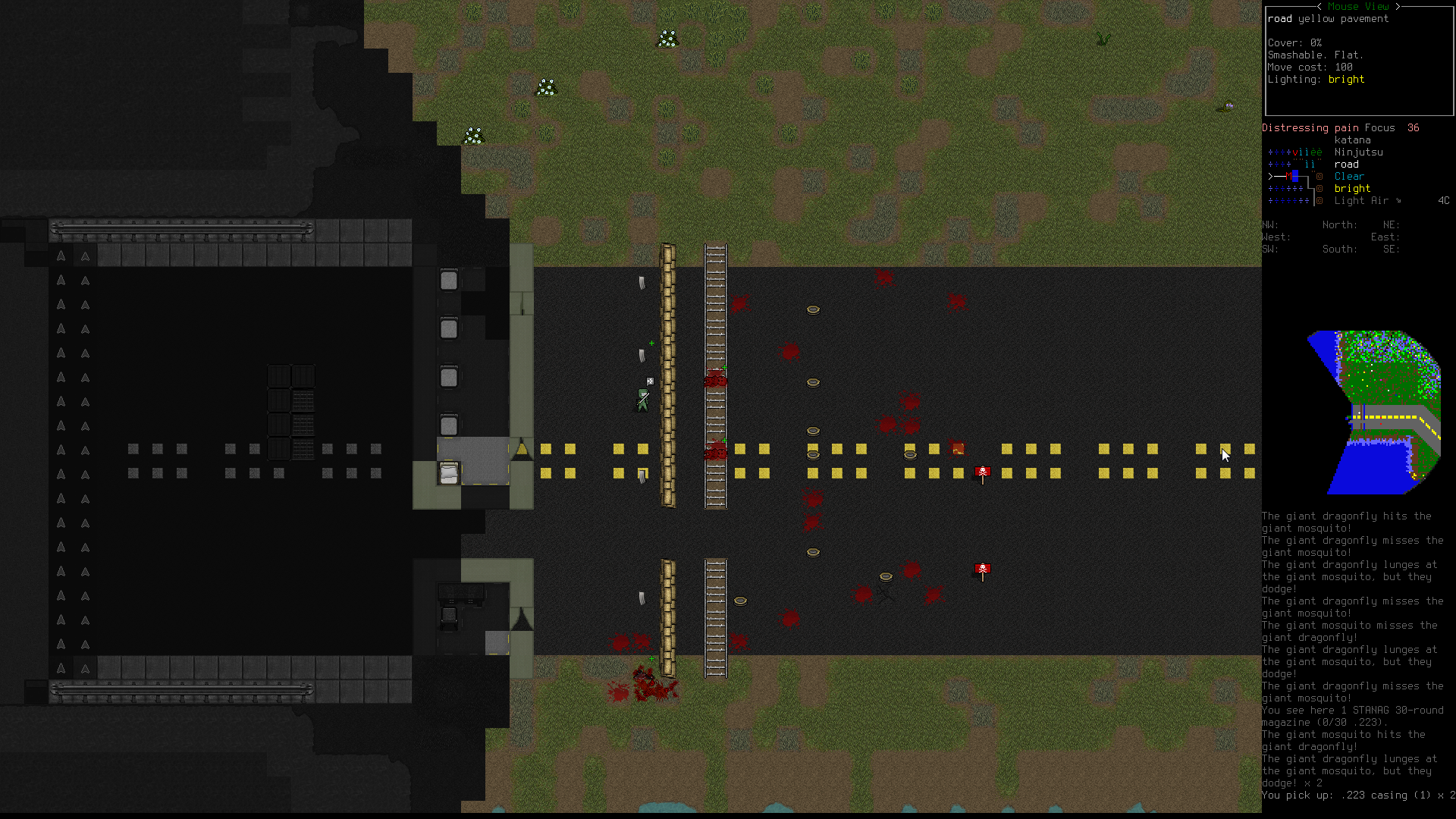Click the right arrow beside Mouse View
Viewport: 1456px width, 819px height.
1398,6
